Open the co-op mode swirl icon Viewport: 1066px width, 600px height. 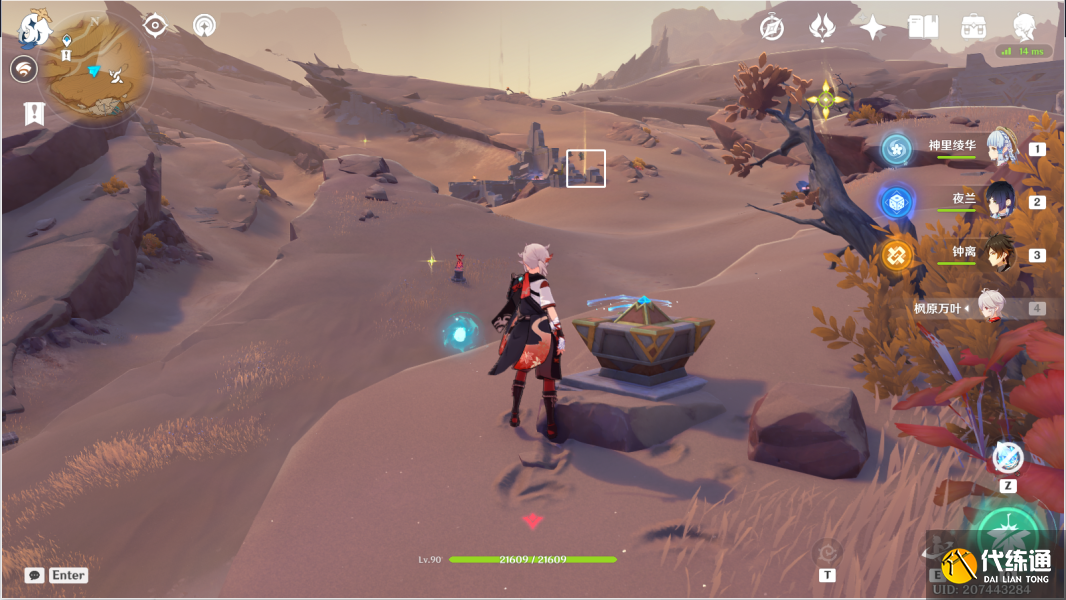pyautogui.click(x=26, y=69)
